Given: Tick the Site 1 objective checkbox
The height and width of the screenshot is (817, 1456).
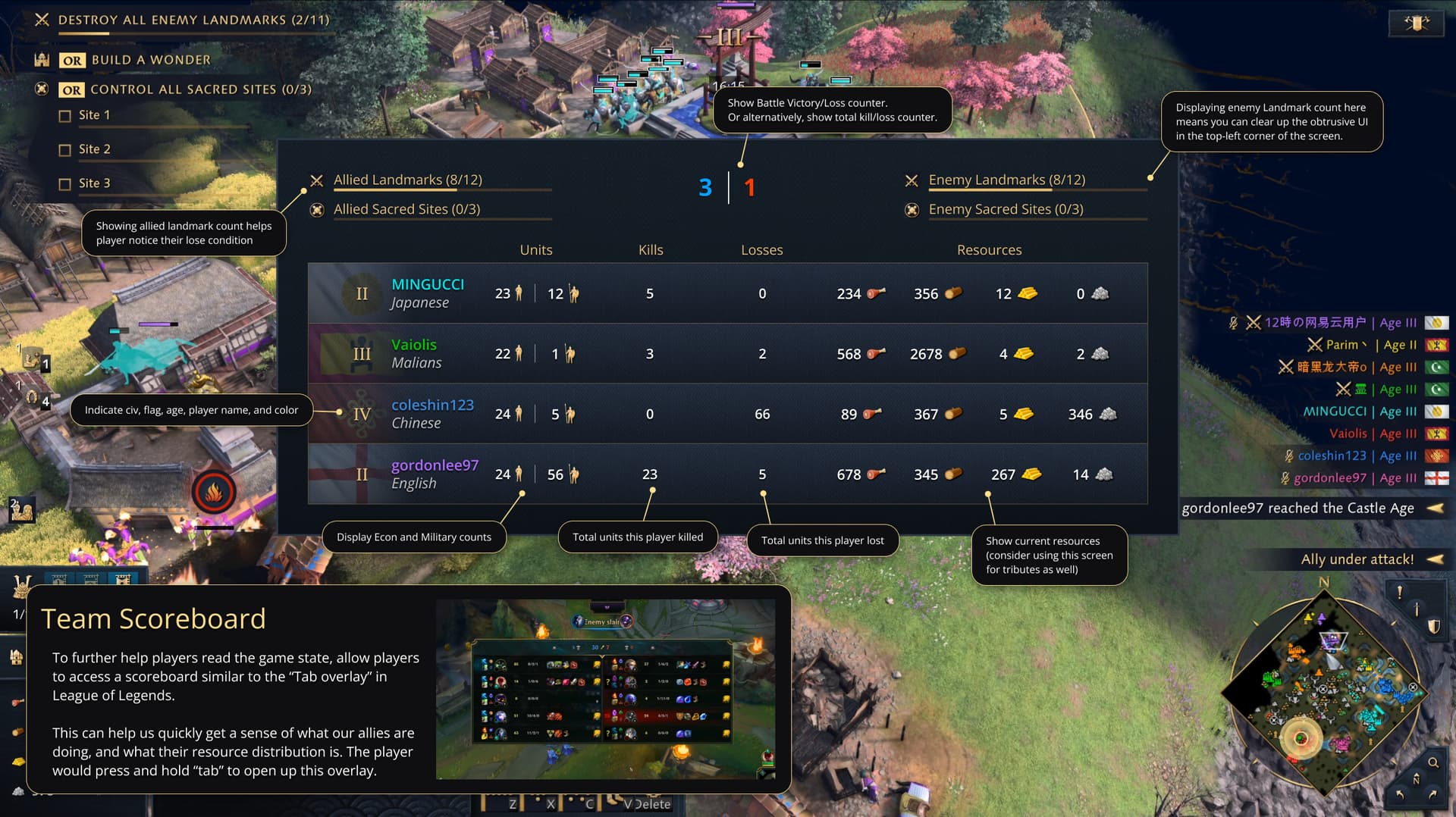Looking at the screenshot, I should 65,116.
